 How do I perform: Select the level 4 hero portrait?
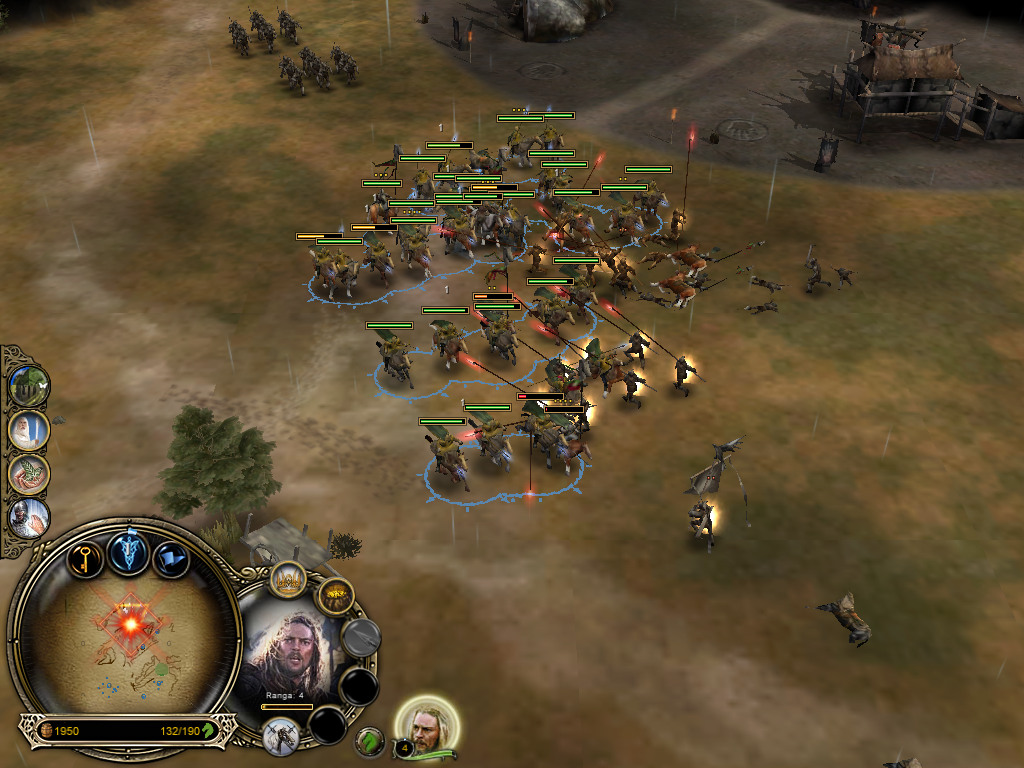pos(428,725)
